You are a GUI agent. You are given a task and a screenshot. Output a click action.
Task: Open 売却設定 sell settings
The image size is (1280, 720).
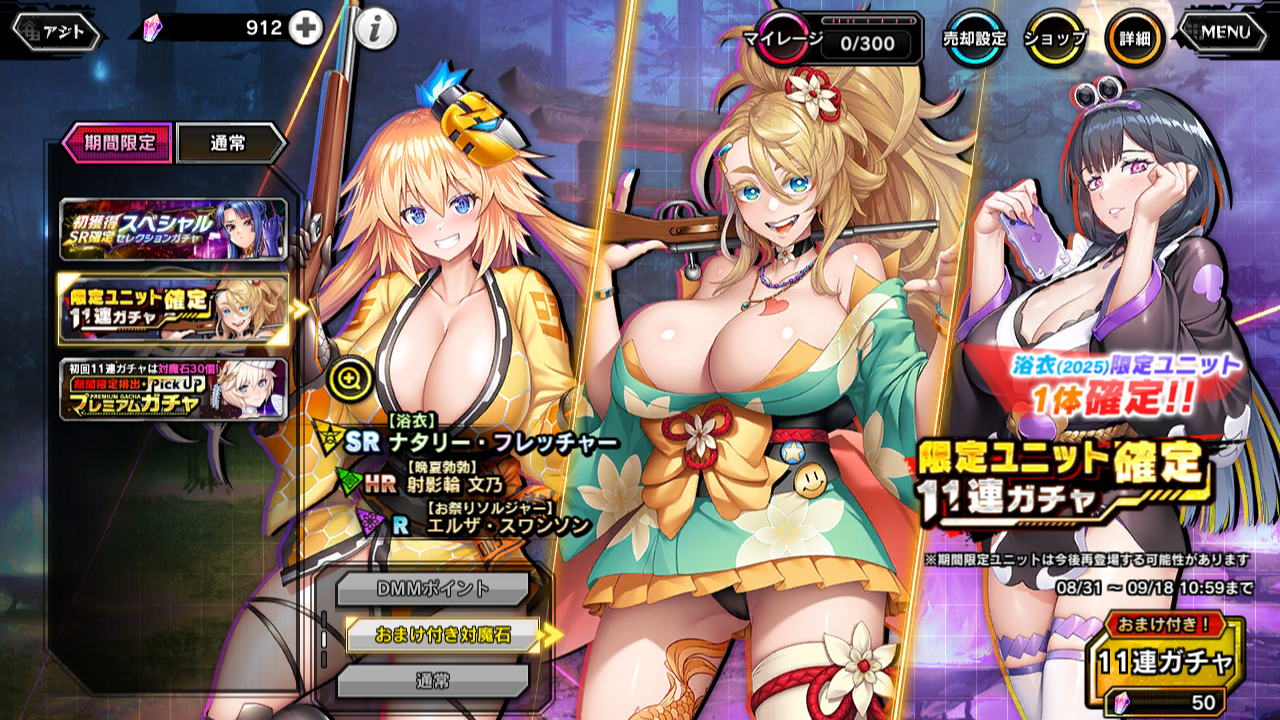click(x=974, y=39)
